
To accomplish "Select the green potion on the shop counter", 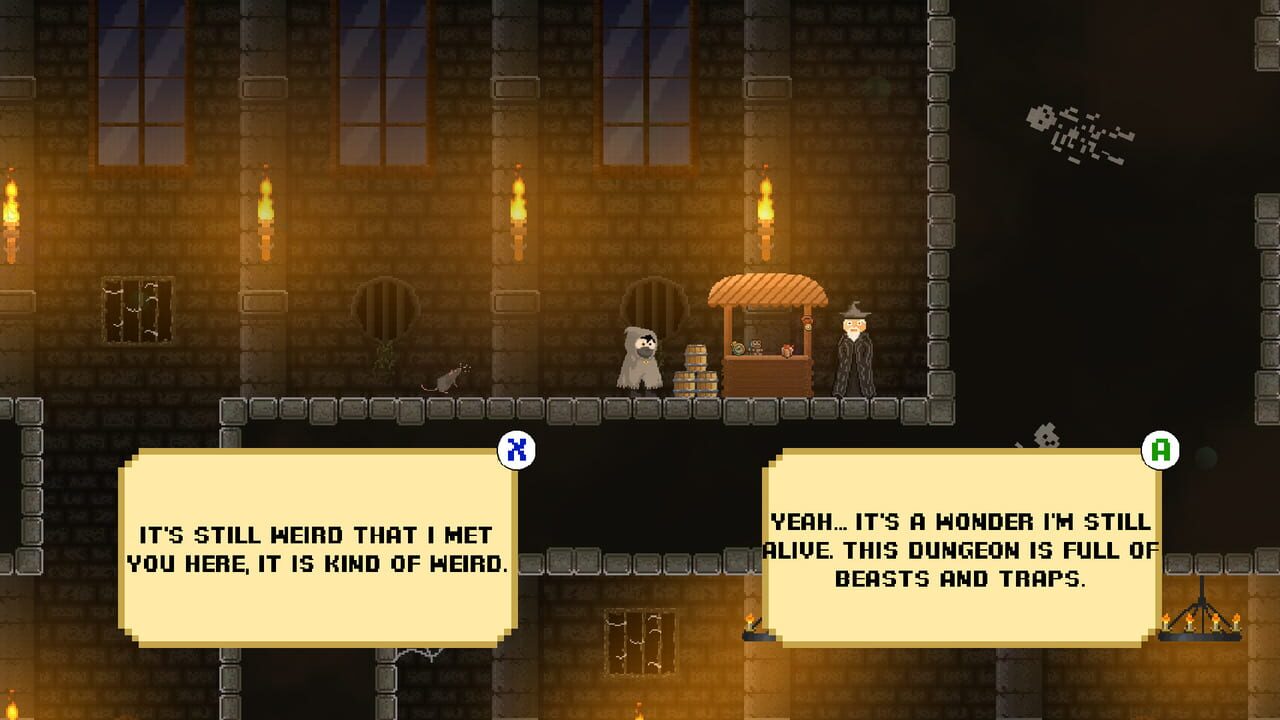I will [x=738, y=348].
